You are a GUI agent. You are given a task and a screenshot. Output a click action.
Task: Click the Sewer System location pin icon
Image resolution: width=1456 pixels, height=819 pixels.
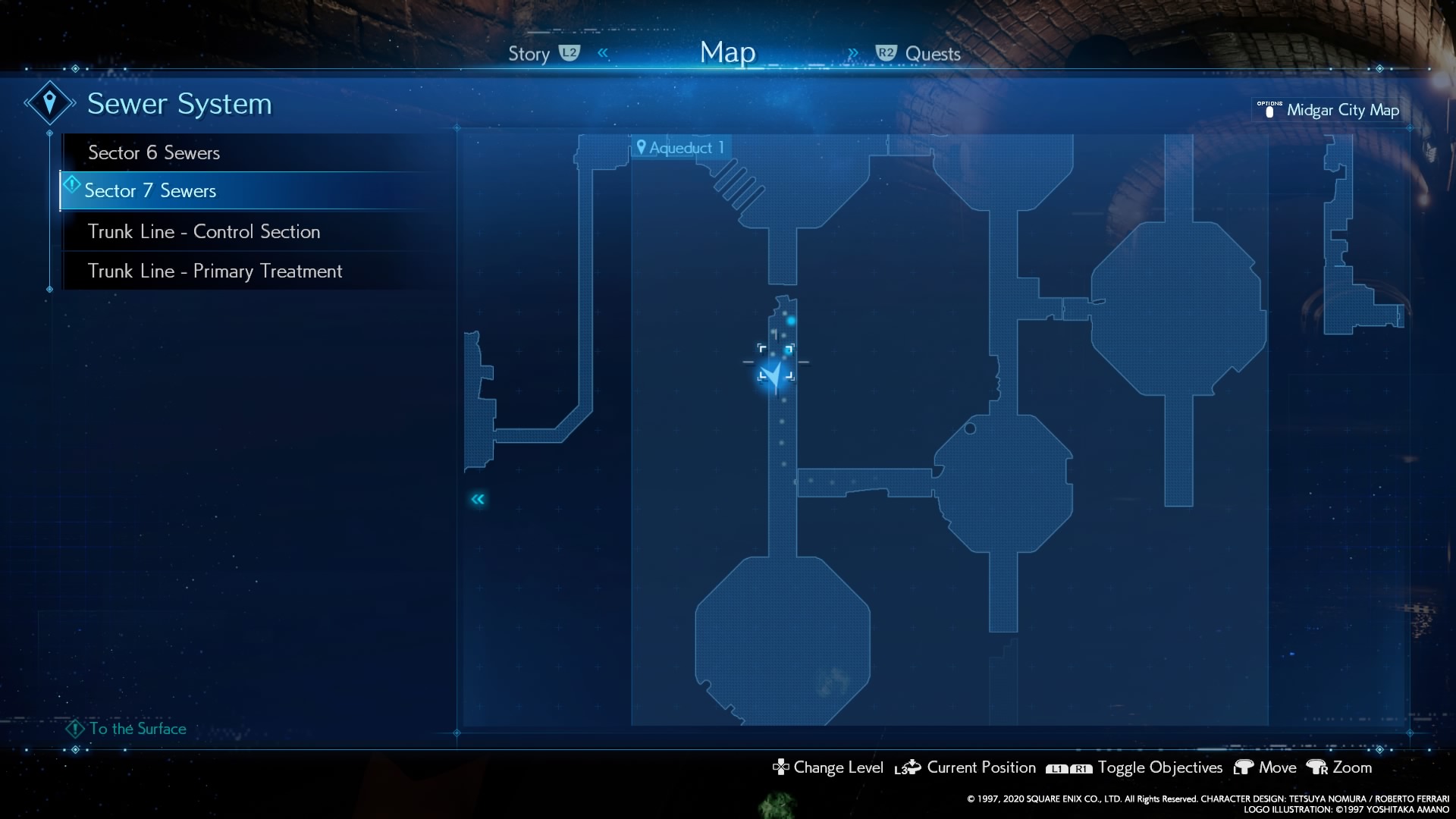coord(49,102)
